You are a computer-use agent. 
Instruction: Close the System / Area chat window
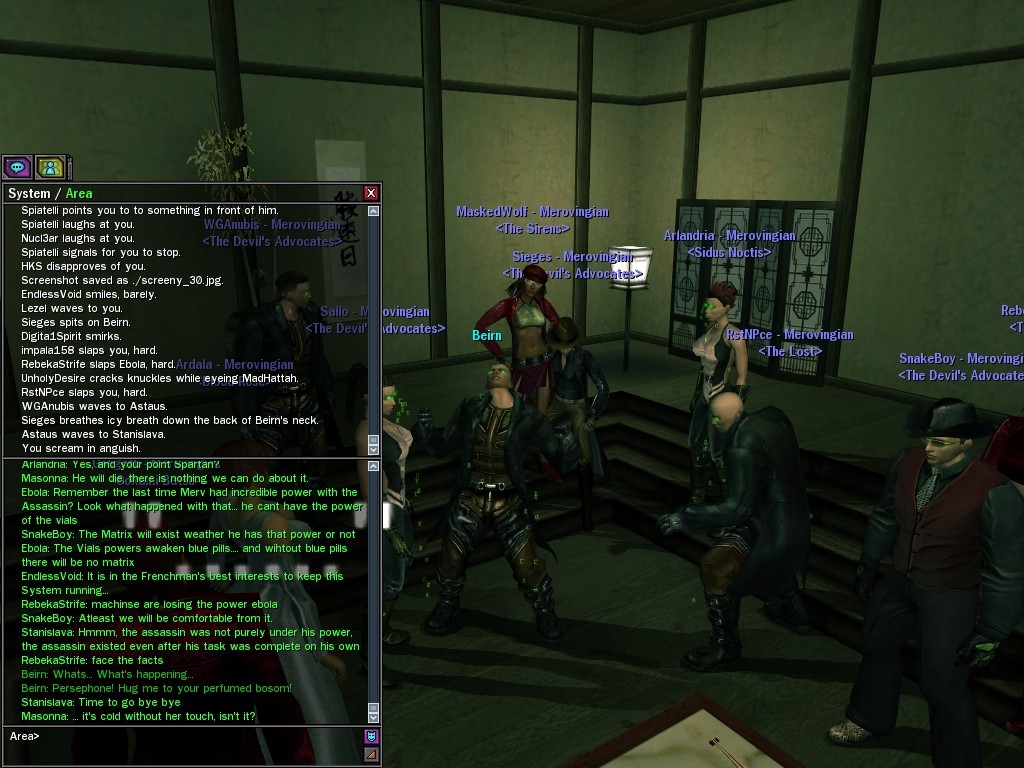[x=372, y=193]
